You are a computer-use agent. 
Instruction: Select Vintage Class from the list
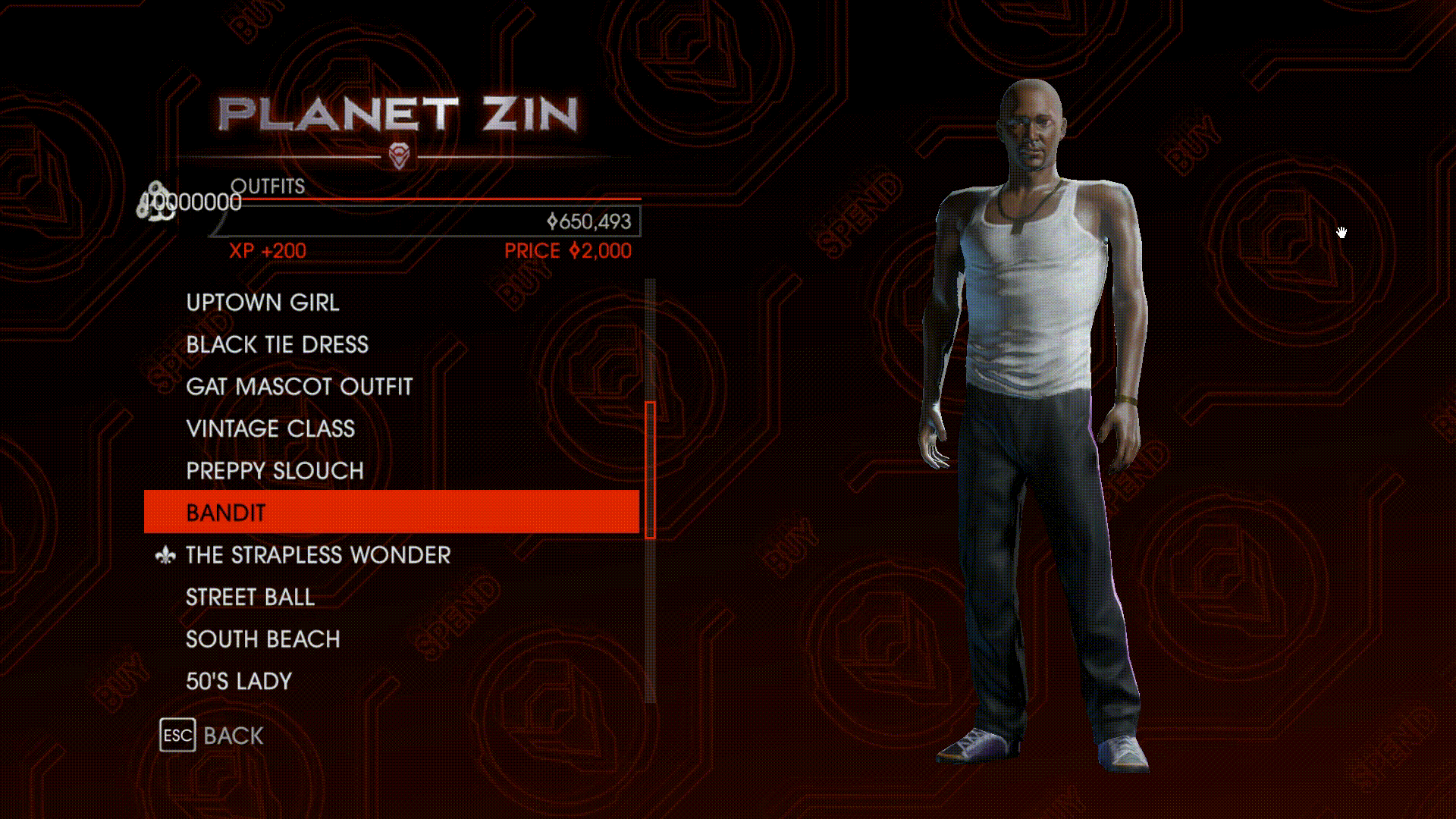[x=270, y=429]
